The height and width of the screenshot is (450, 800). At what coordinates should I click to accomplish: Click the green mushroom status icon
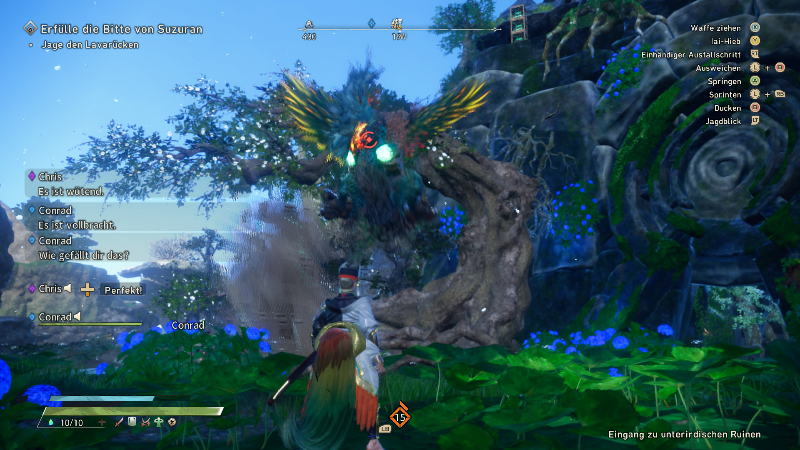pyautogui.click(x=159, y=423)
